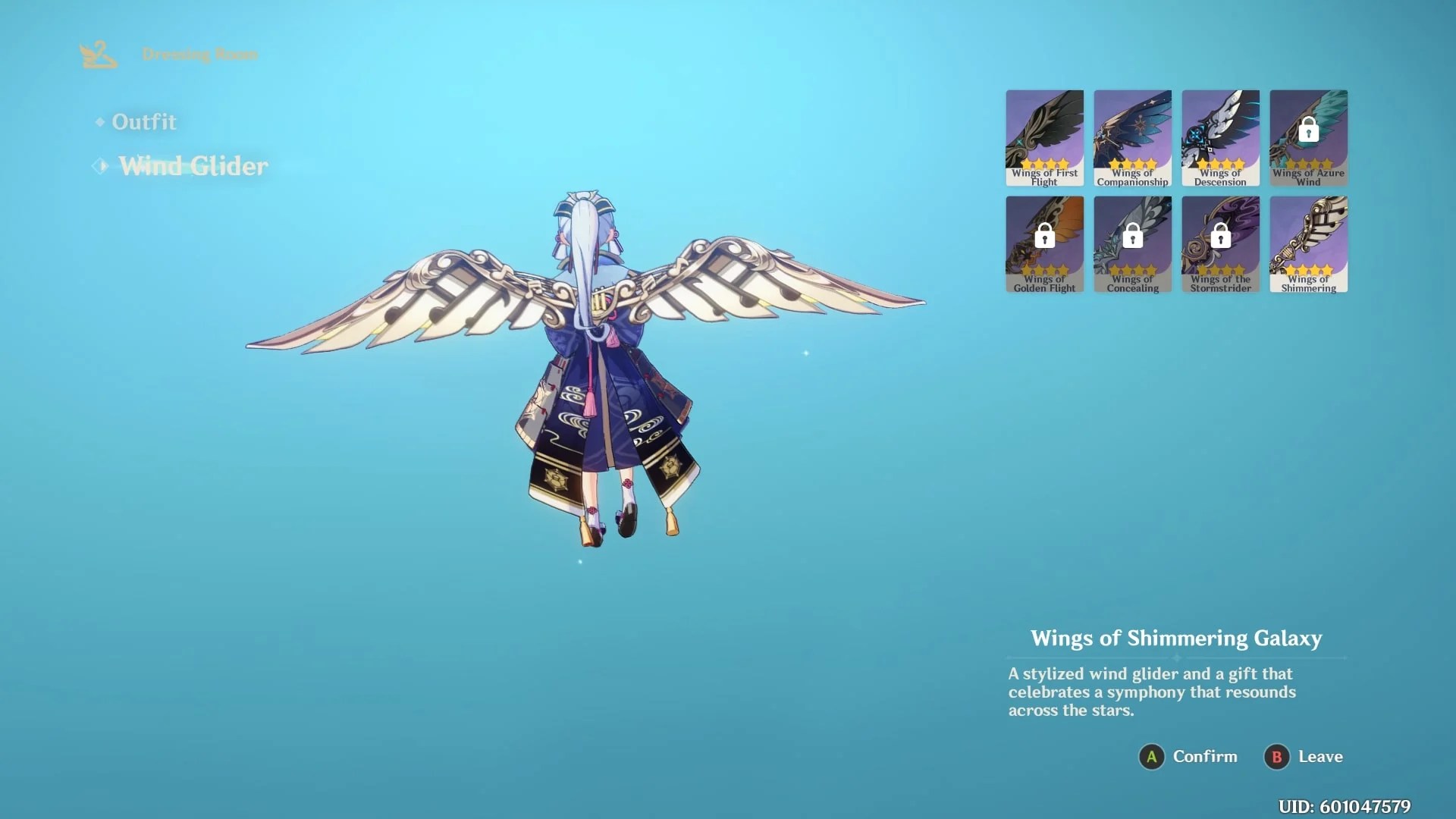The width and height of the screenshot is (1456, 819).
Task: Select the Wind Glider tab
Action: 193,166
